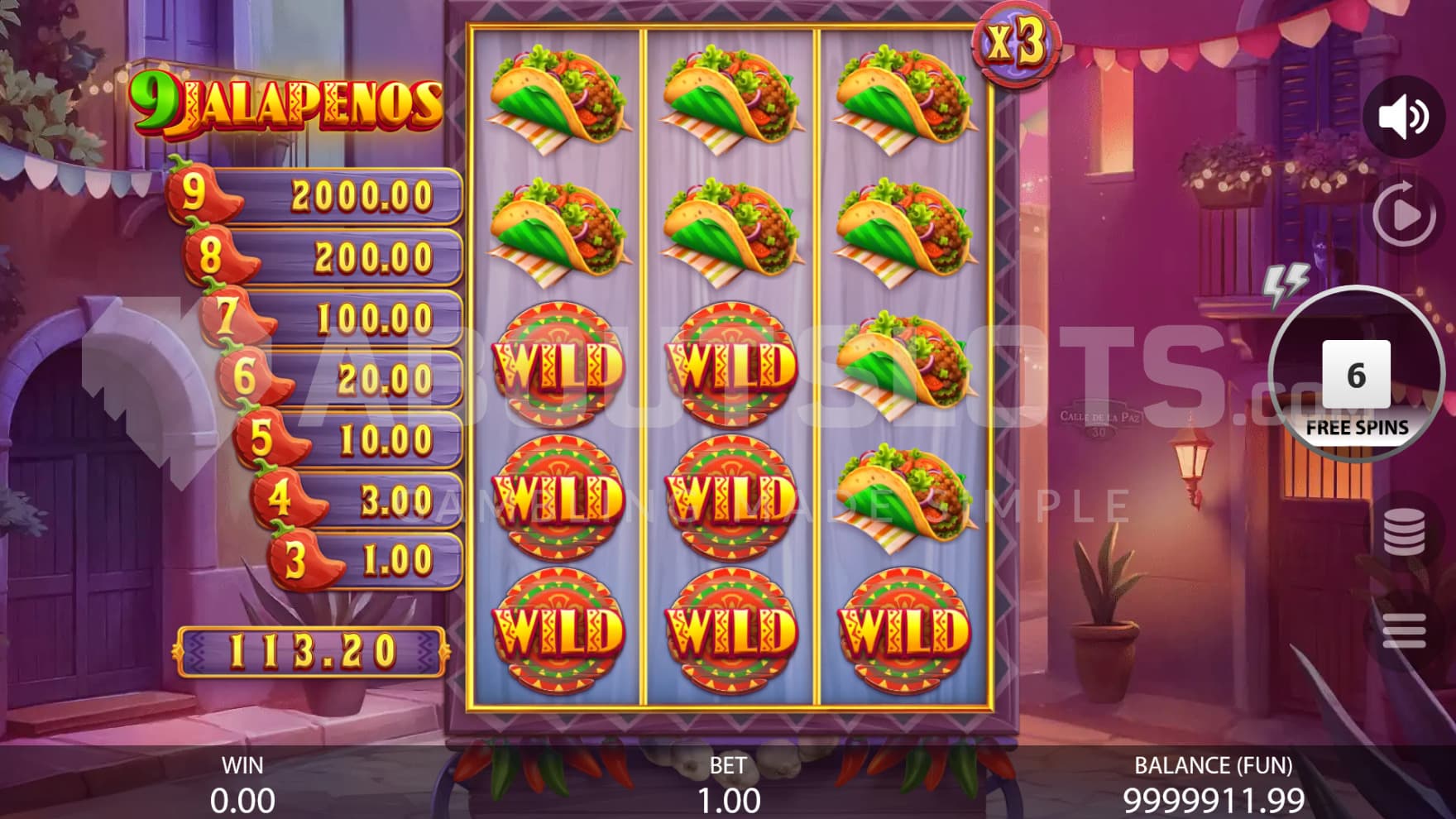Start autoplay with the circular play icon
1456x819 pixels.
point(1403,214)
